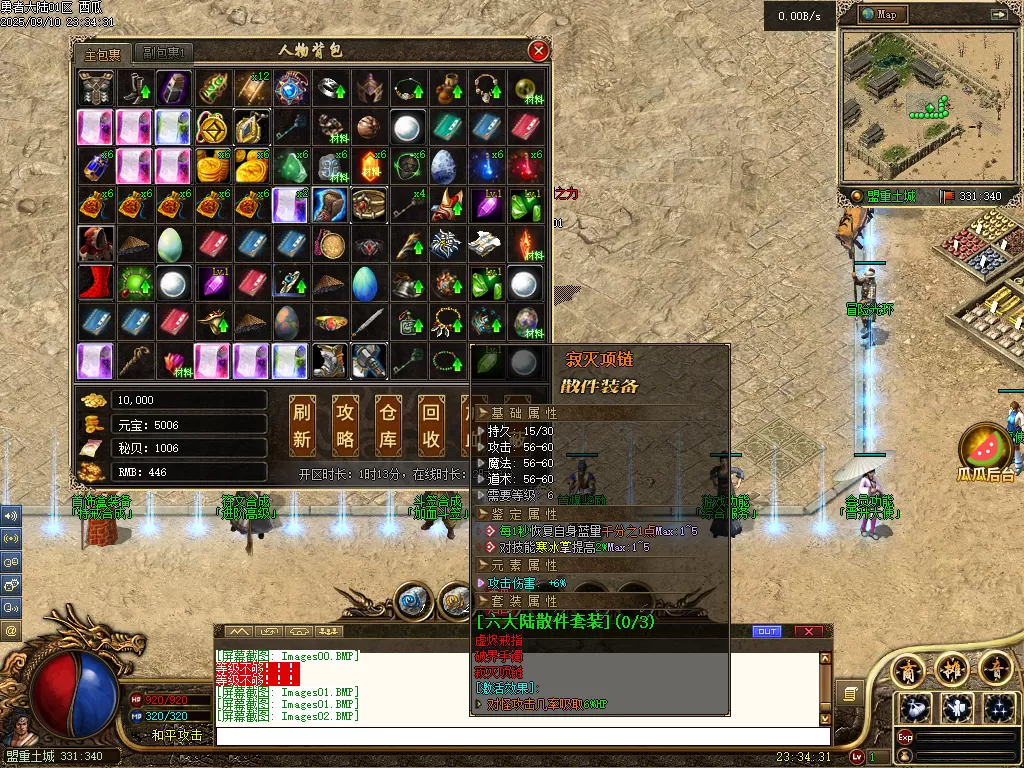Select the wooden staff item
This screenshot has height=768, width=1024.
click(x=136, y=361)
